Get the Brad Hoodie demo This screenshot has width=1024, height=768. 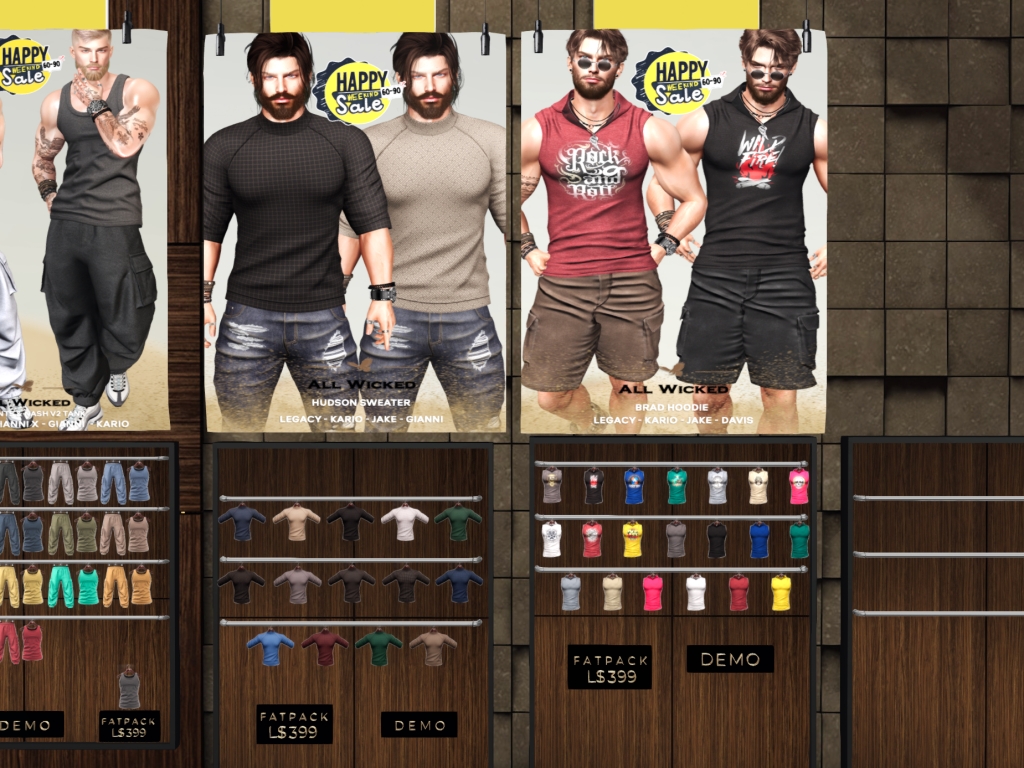tap(730, 659)
